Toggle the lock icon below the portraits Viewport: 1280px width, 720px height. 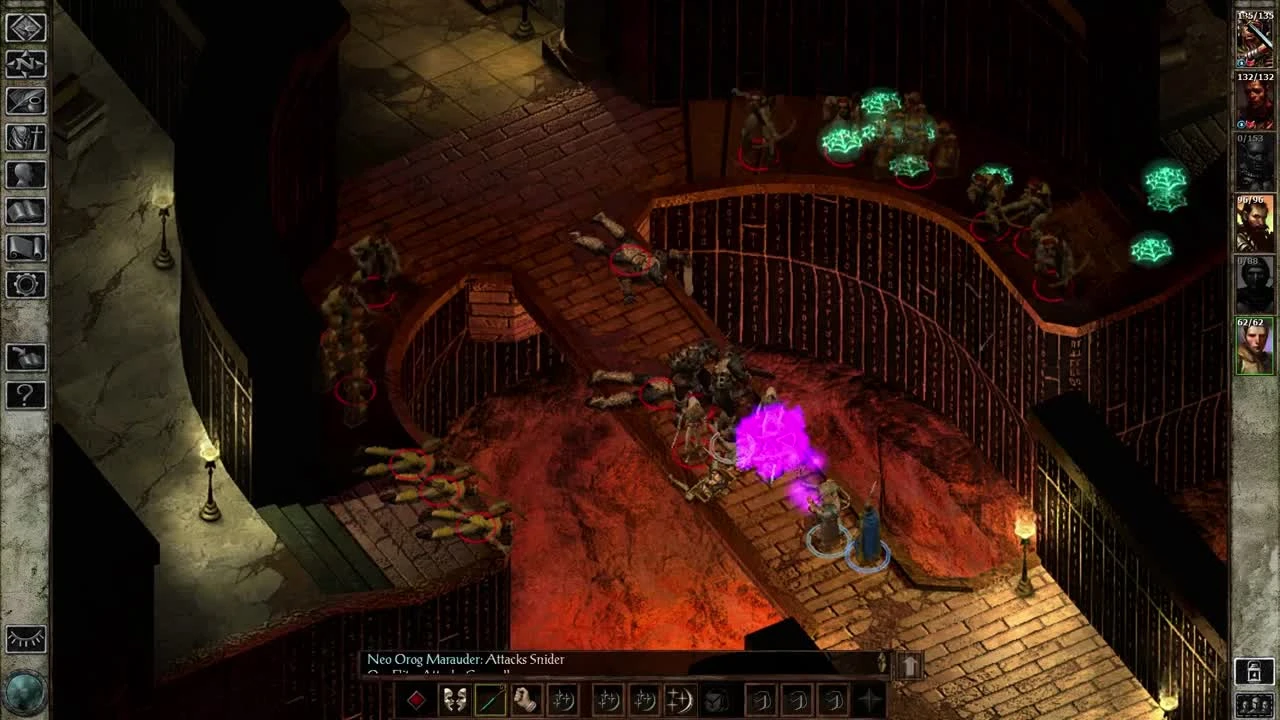tap(1253, 670)
